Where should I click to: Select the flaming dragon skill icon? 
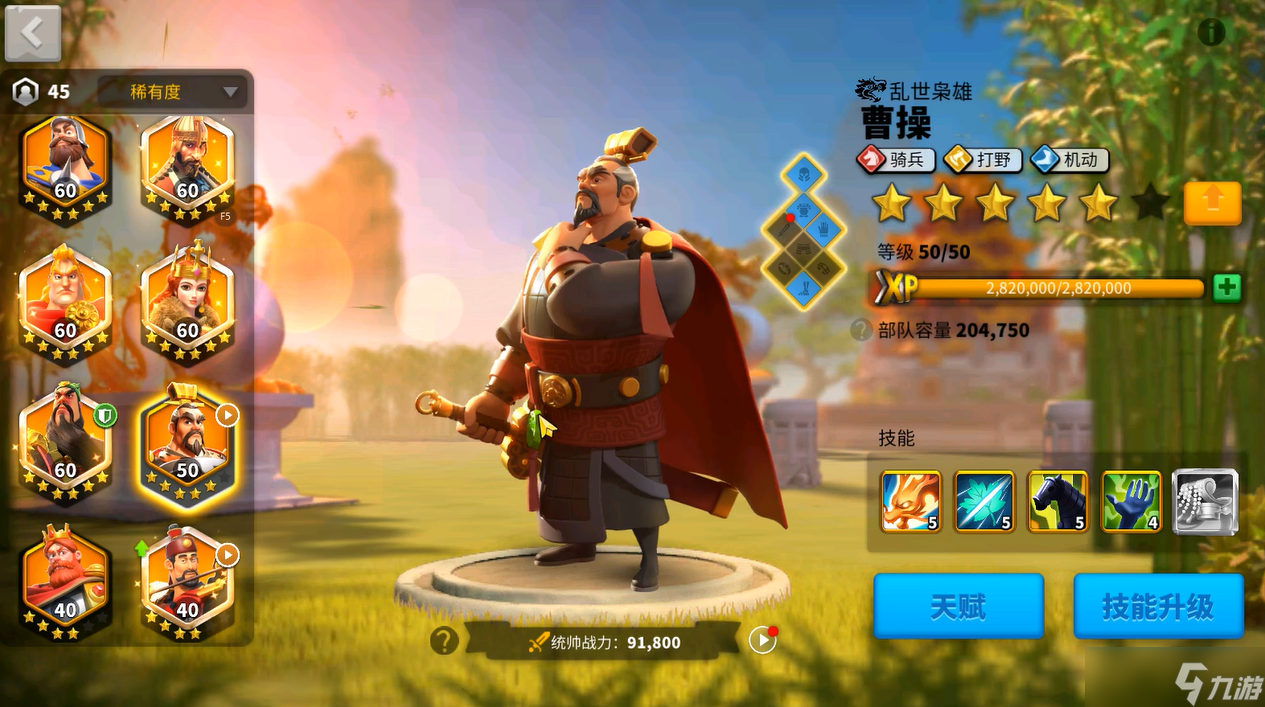pos(910,501)
